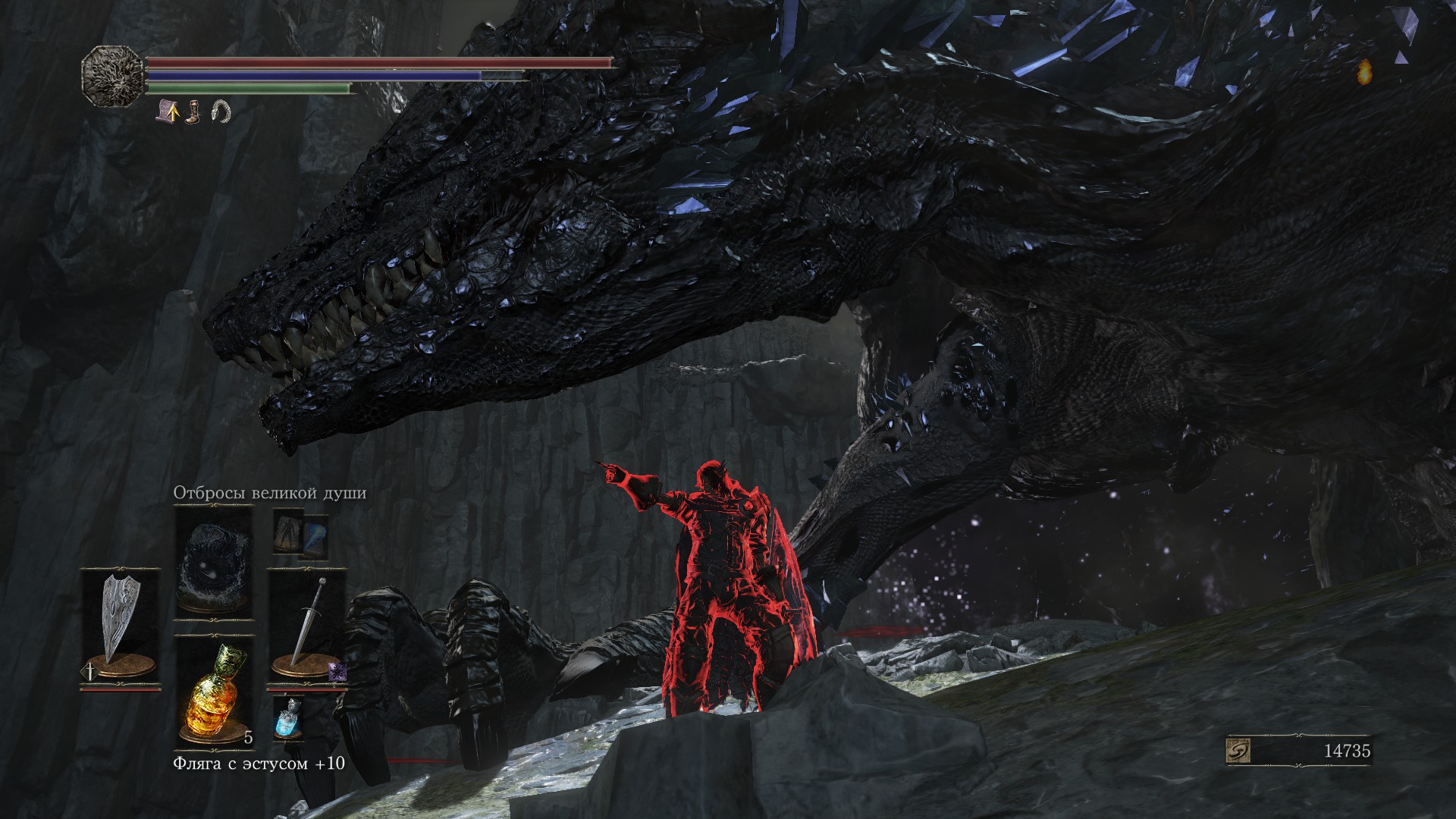Image resolution: width=1456 pixels, height=819 pixels.
Task: Select the boot status effect icon
Action: pos(194,112)
